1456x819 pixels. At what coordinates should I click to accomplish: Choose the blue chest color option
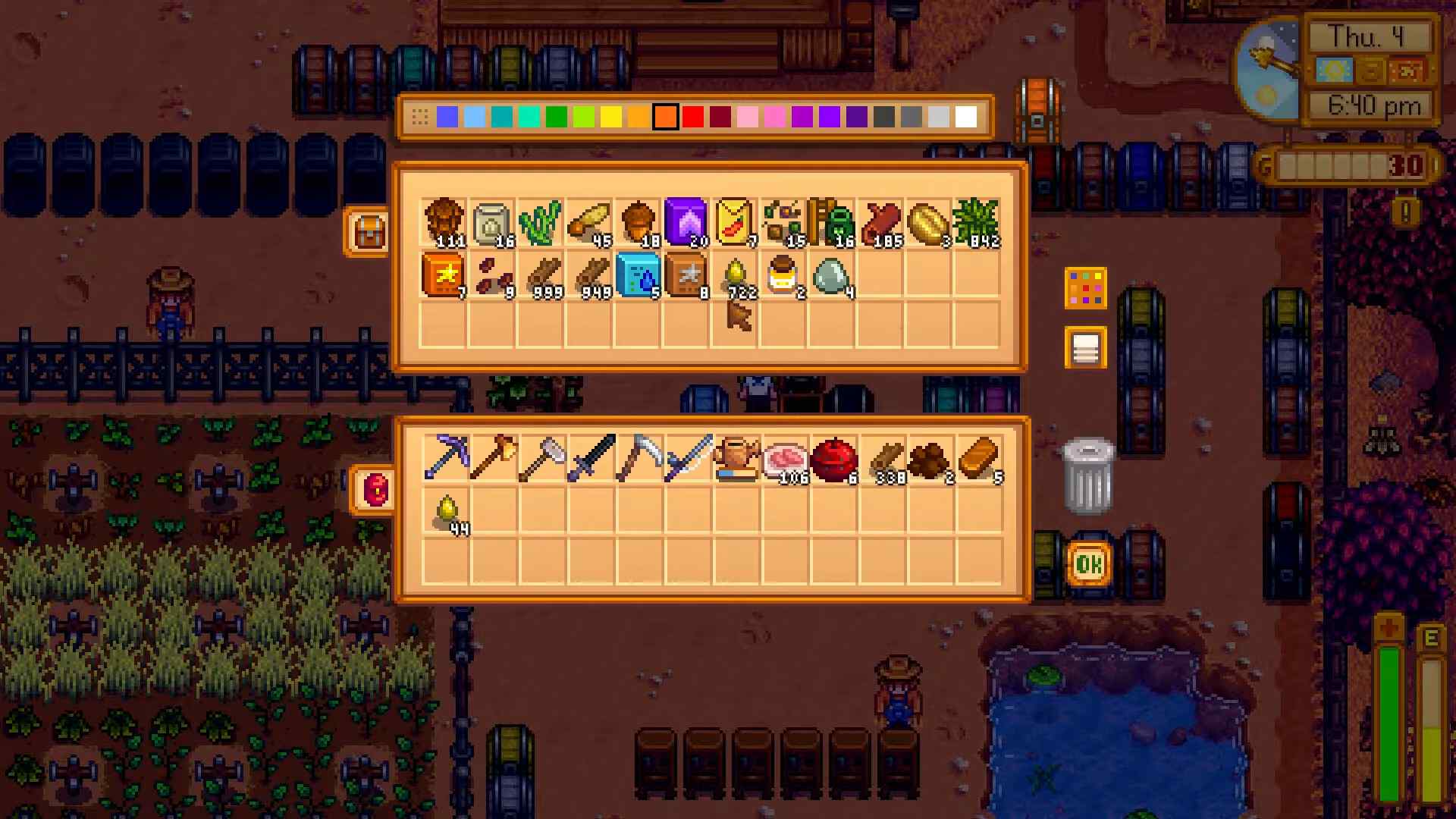coord(449,117)
